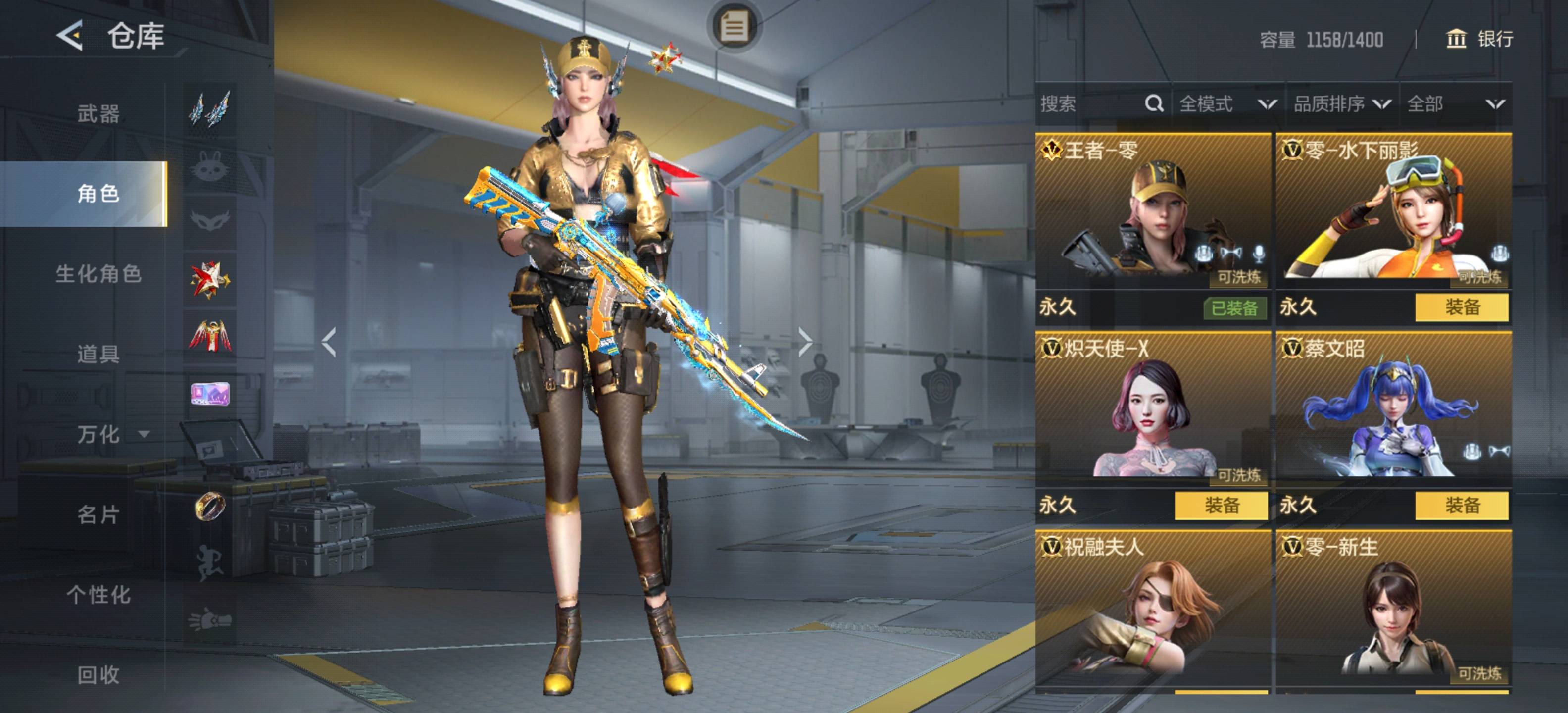Switch to the 名片 tab
Viewport: 1568px width, 713px height.
point(98,514)
